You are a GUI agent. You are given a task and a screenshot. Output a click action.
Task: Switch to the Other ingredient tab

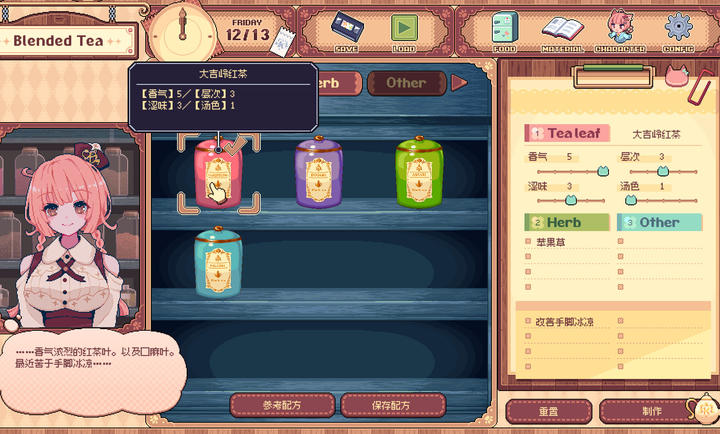pyautogui.click(x=405, y=83)
